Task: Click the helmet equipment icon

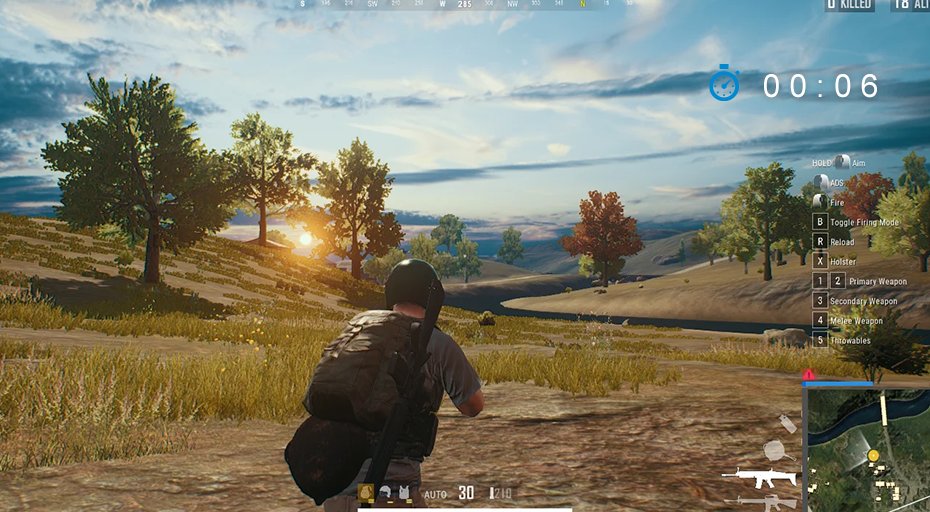Action: point(385,493)
